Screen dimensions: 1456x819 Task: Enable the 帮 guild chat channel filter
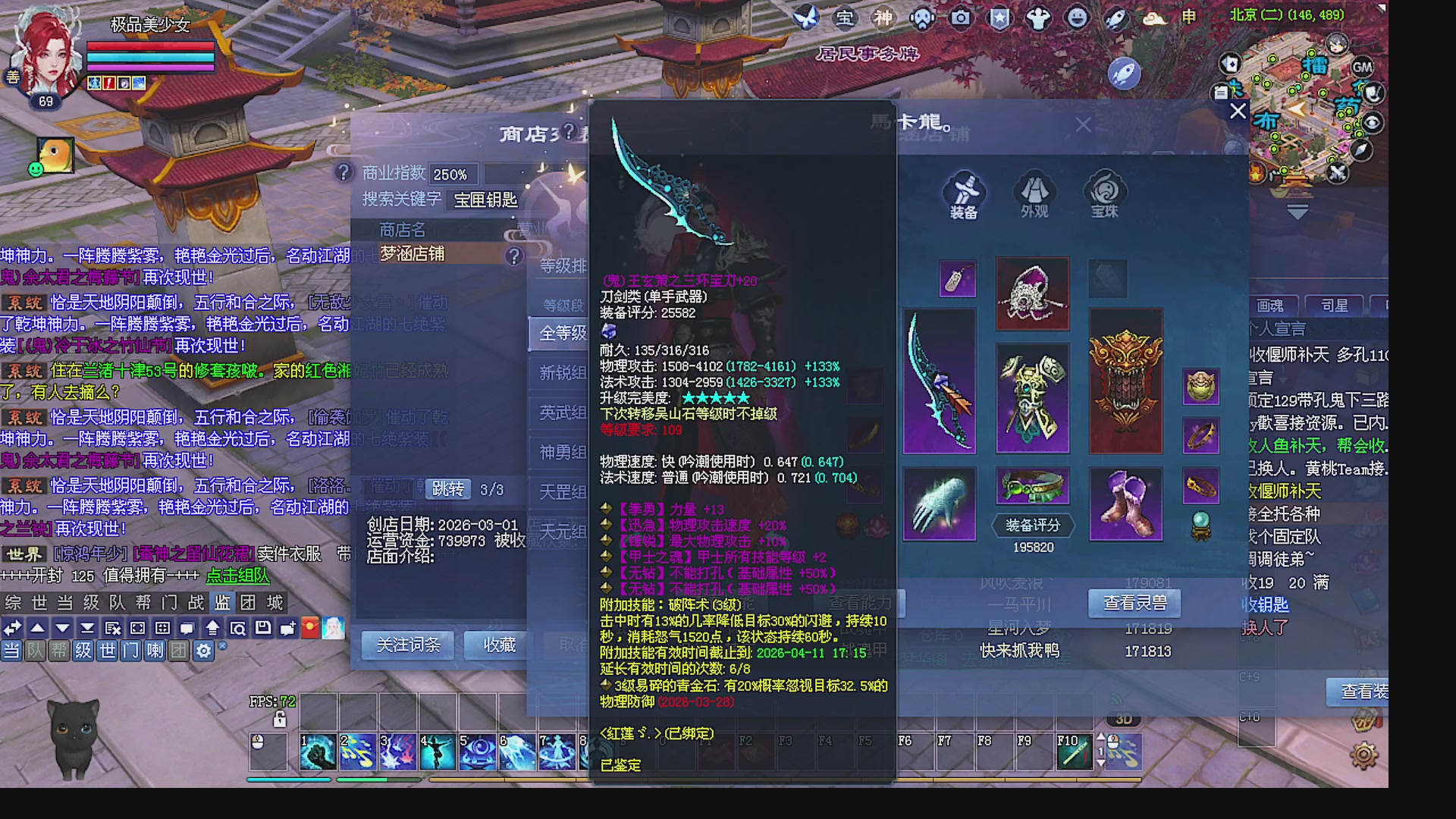pyautogui.click(x=59, y=651)
